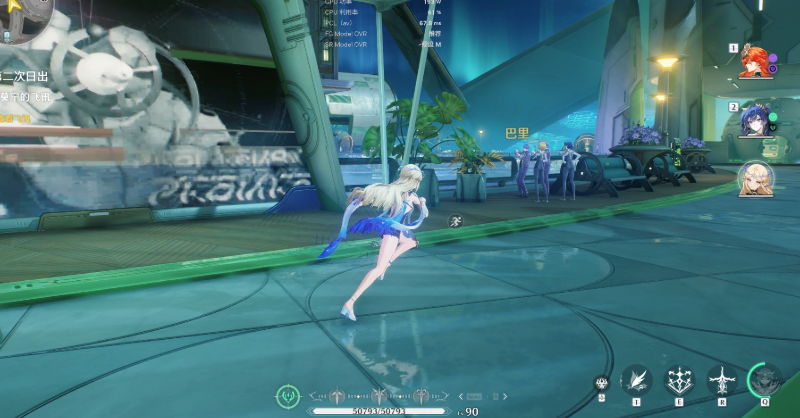
Task: Select the blonde active character portrait
Action: pyautogui.click(x=754, y=179)
